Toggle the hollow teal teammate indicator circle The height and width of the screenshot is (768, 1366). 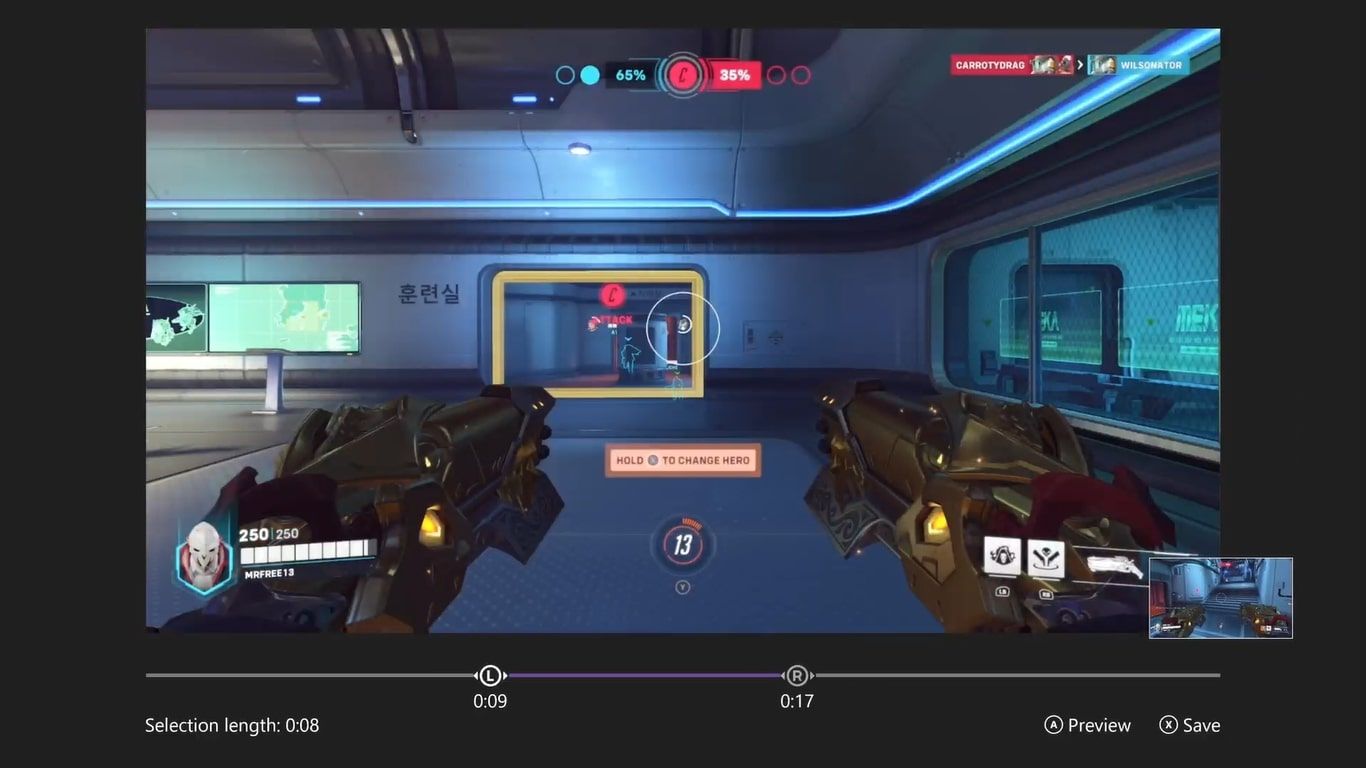pyautogui.click(x=563, y=74)
